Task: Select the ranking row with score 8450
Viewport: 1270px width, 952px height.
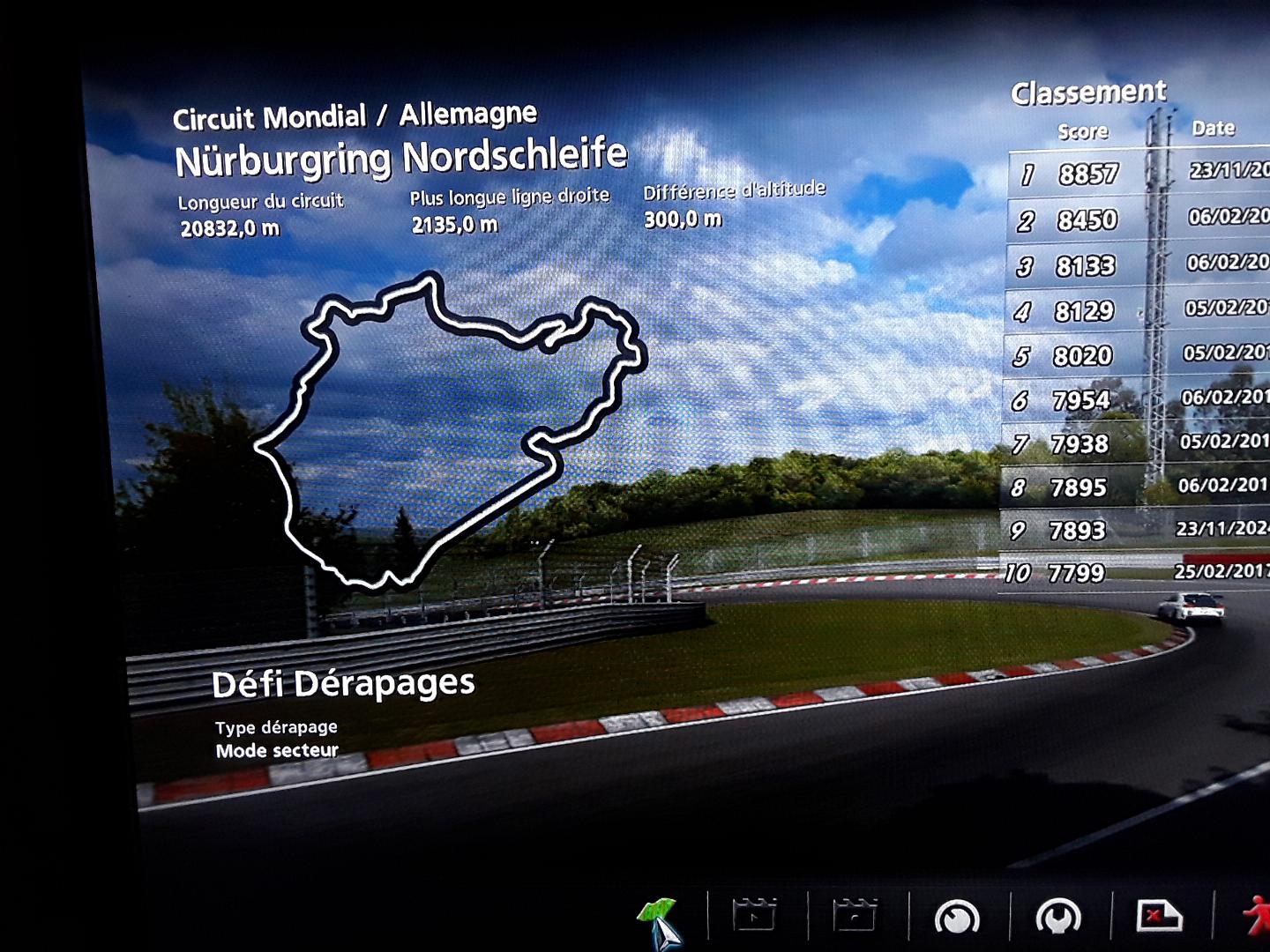Action: tap(1138, 219)
